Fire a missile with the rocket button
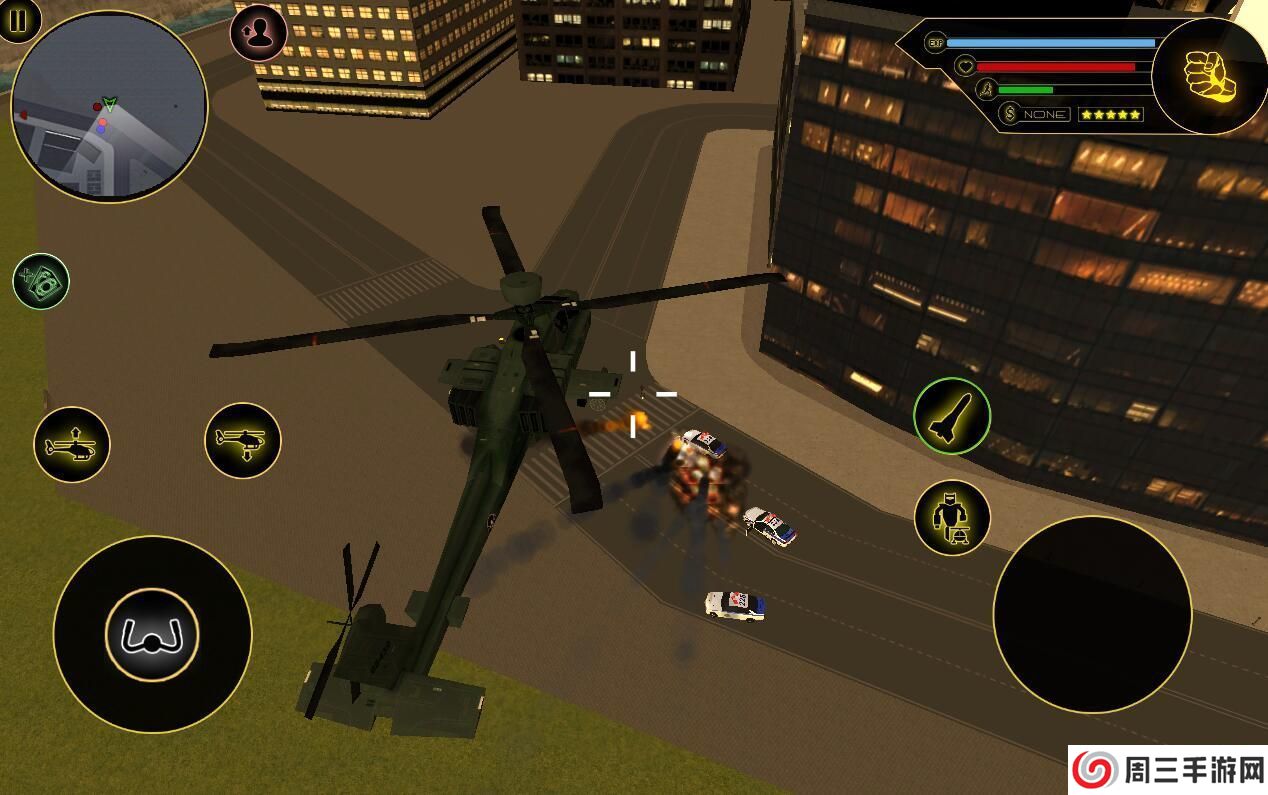This screenshot has height=795, width=1268. 951,416
